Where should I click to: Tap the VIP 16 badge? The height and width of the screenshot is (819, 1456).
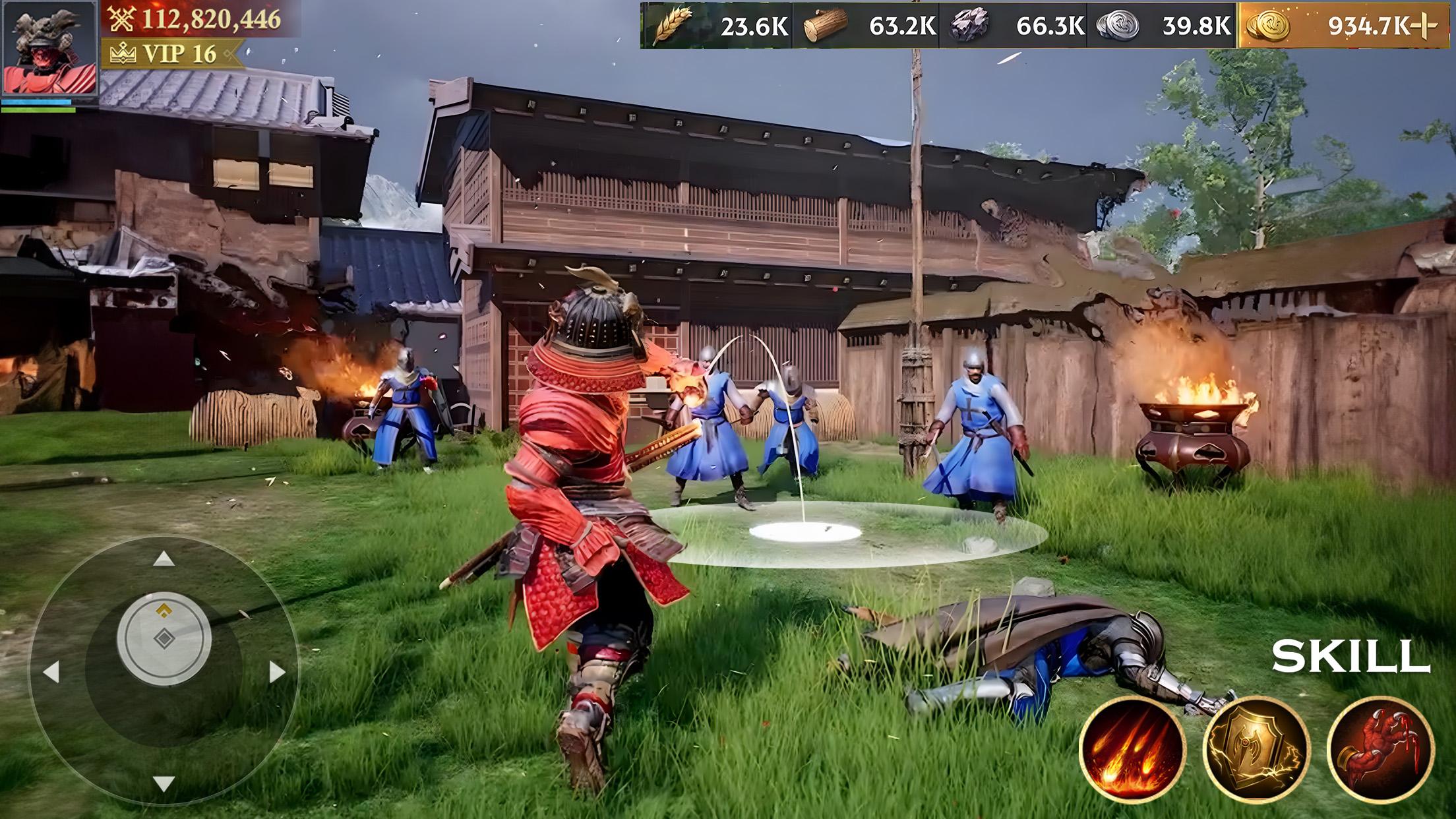[x=173, y=54]
